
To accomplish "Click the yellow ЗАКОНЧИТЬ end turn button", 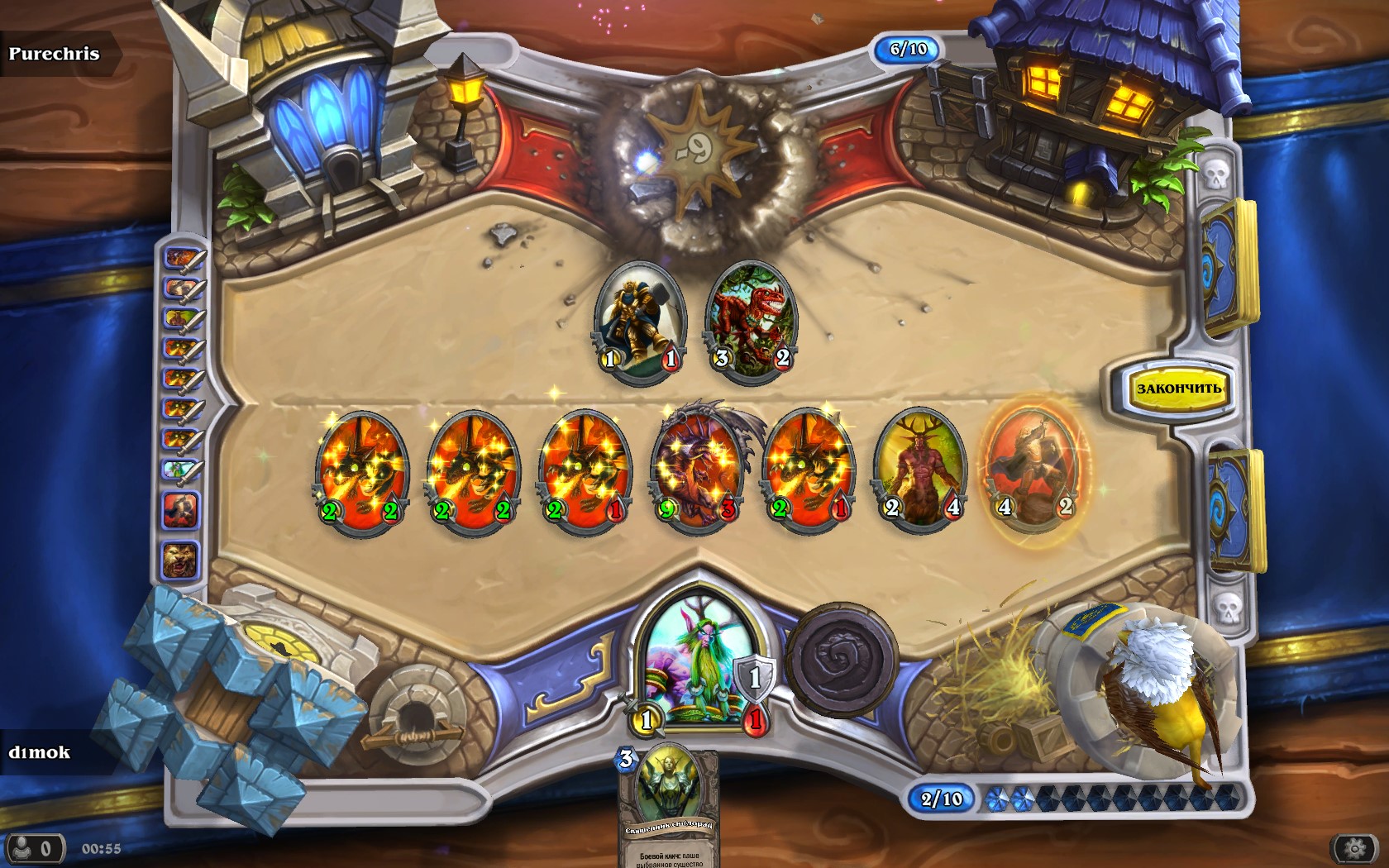I will tap(1178, 389).
